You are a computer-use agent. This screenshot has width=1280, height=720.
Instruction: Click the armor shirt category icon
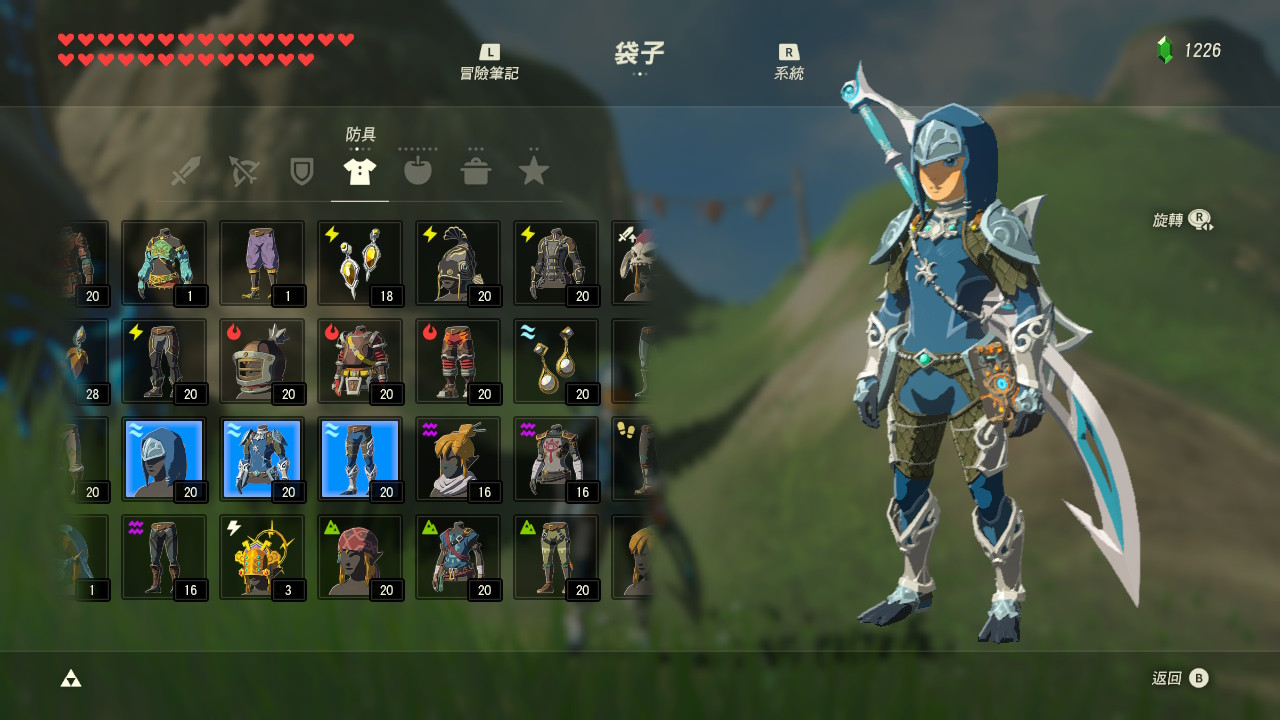pos(359,170)
